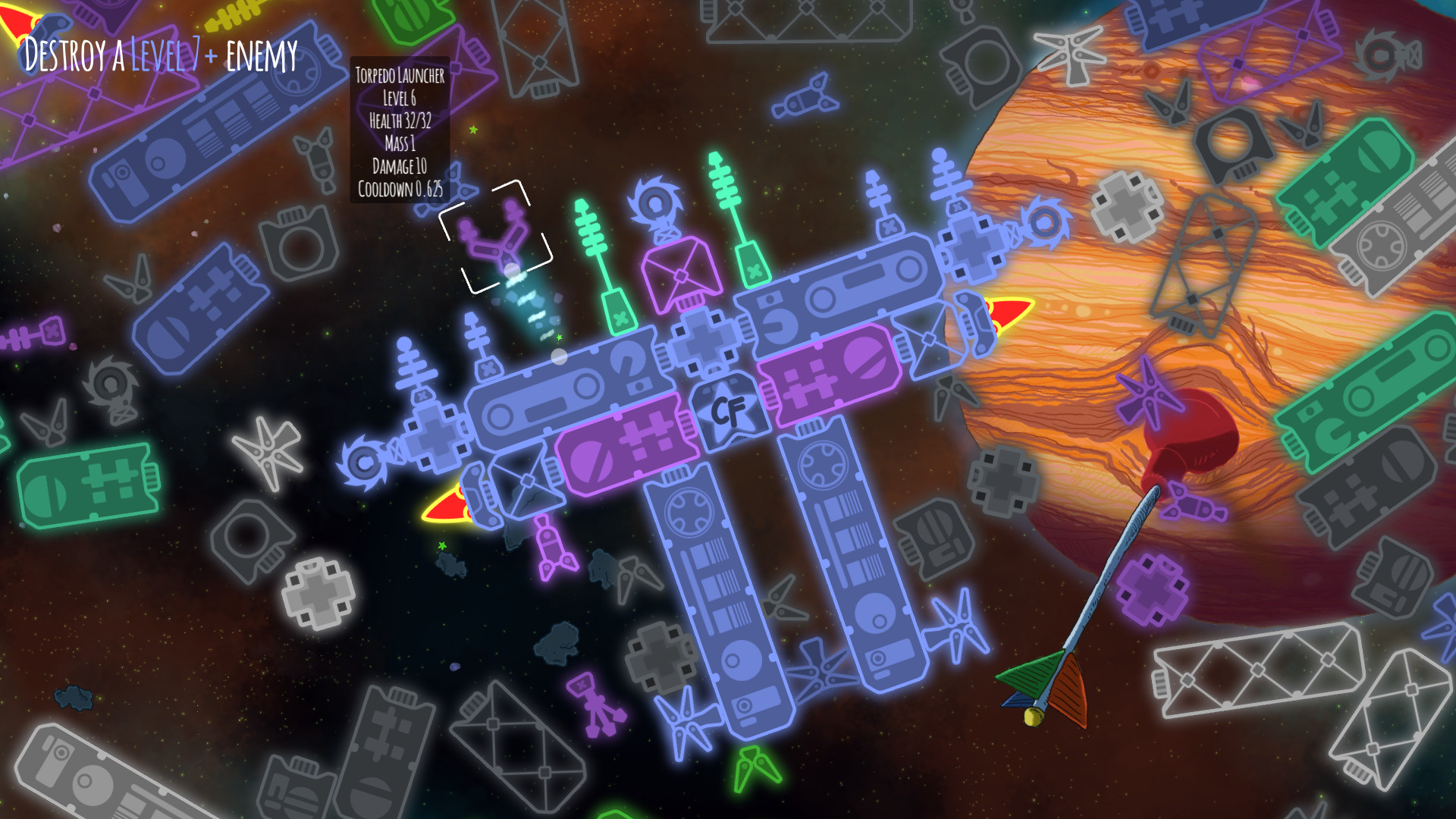
Task: Click the Destroy a Level 7+ Enemy objective
Action: 161,55
